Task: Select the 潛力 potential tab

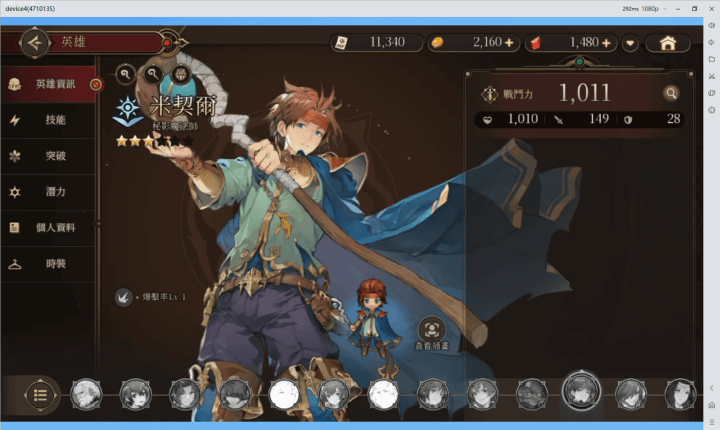Action: coord(50,191)
